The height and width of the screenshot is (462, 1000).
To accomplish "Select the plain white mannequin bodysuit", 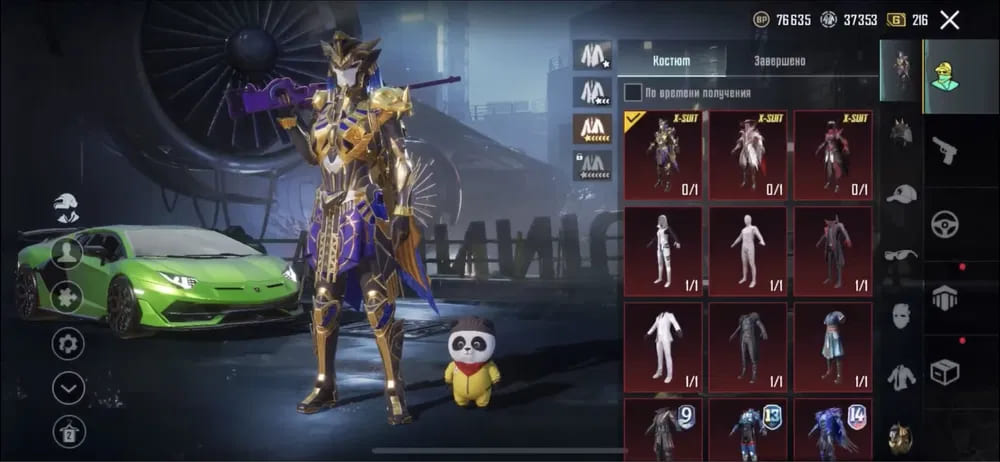I will click(748, 251).
